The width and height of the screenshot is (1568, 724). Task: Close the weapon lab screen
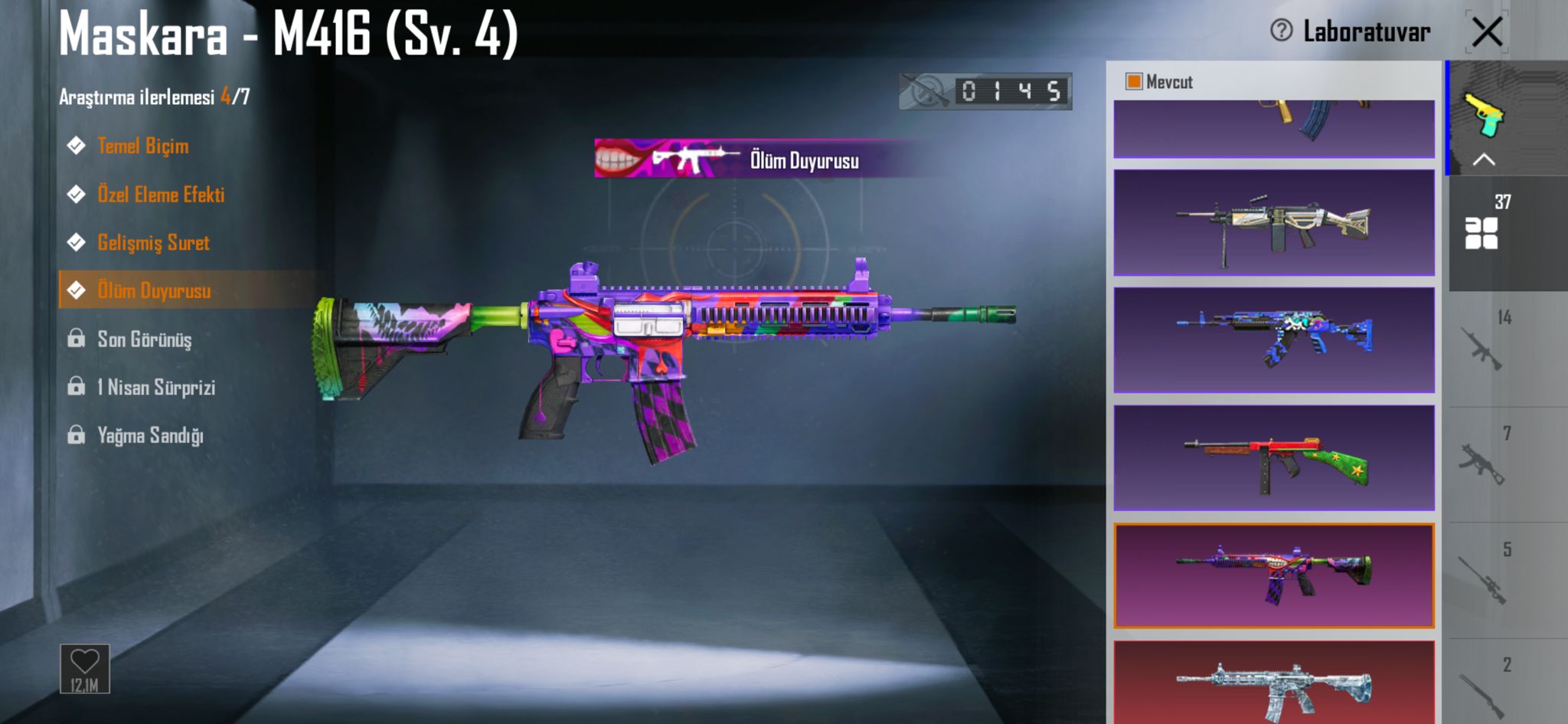tap(1487, 32)
